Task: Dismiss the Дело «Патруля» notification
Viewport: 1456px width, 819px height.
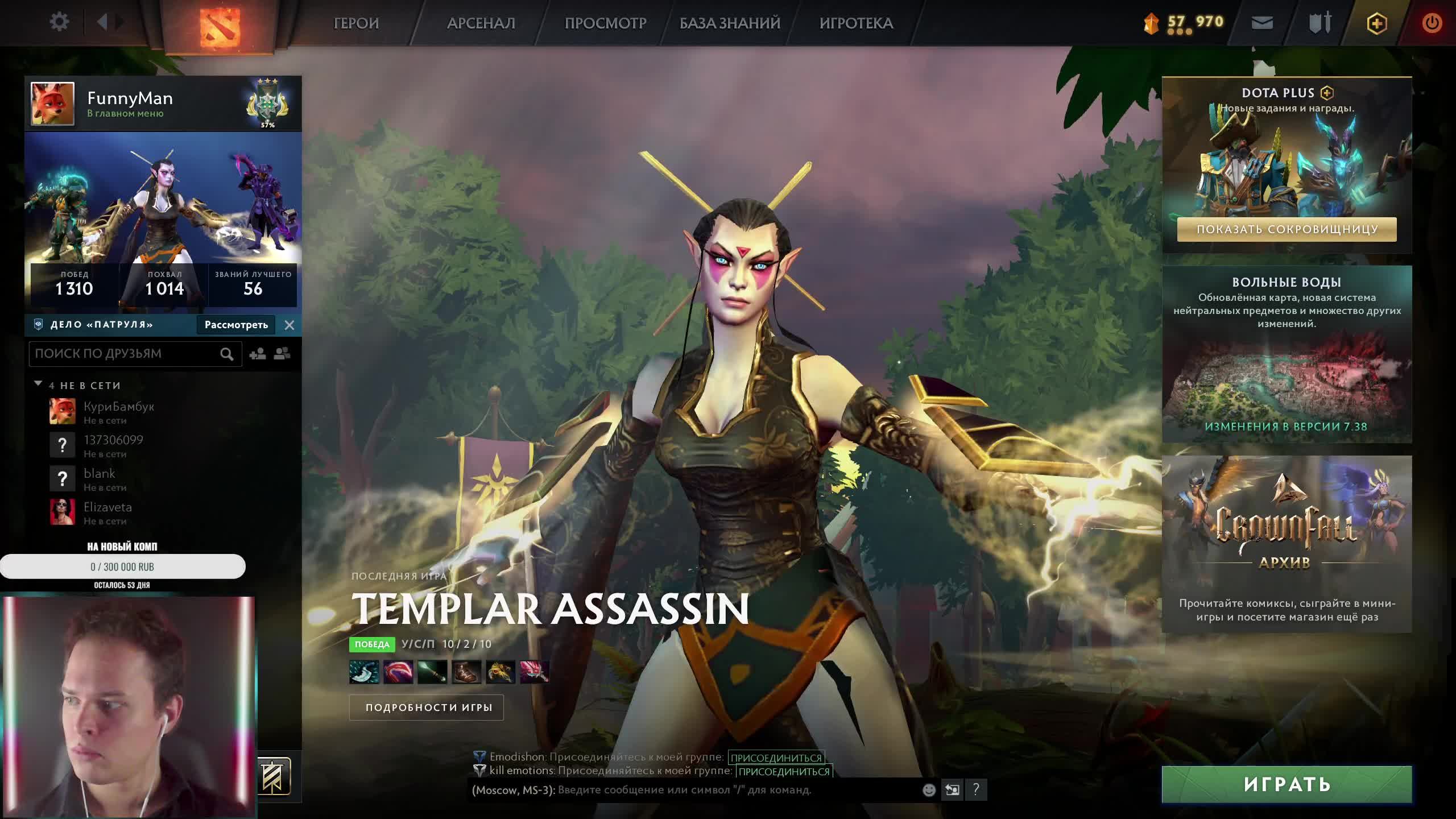Action: click(289, 325)
